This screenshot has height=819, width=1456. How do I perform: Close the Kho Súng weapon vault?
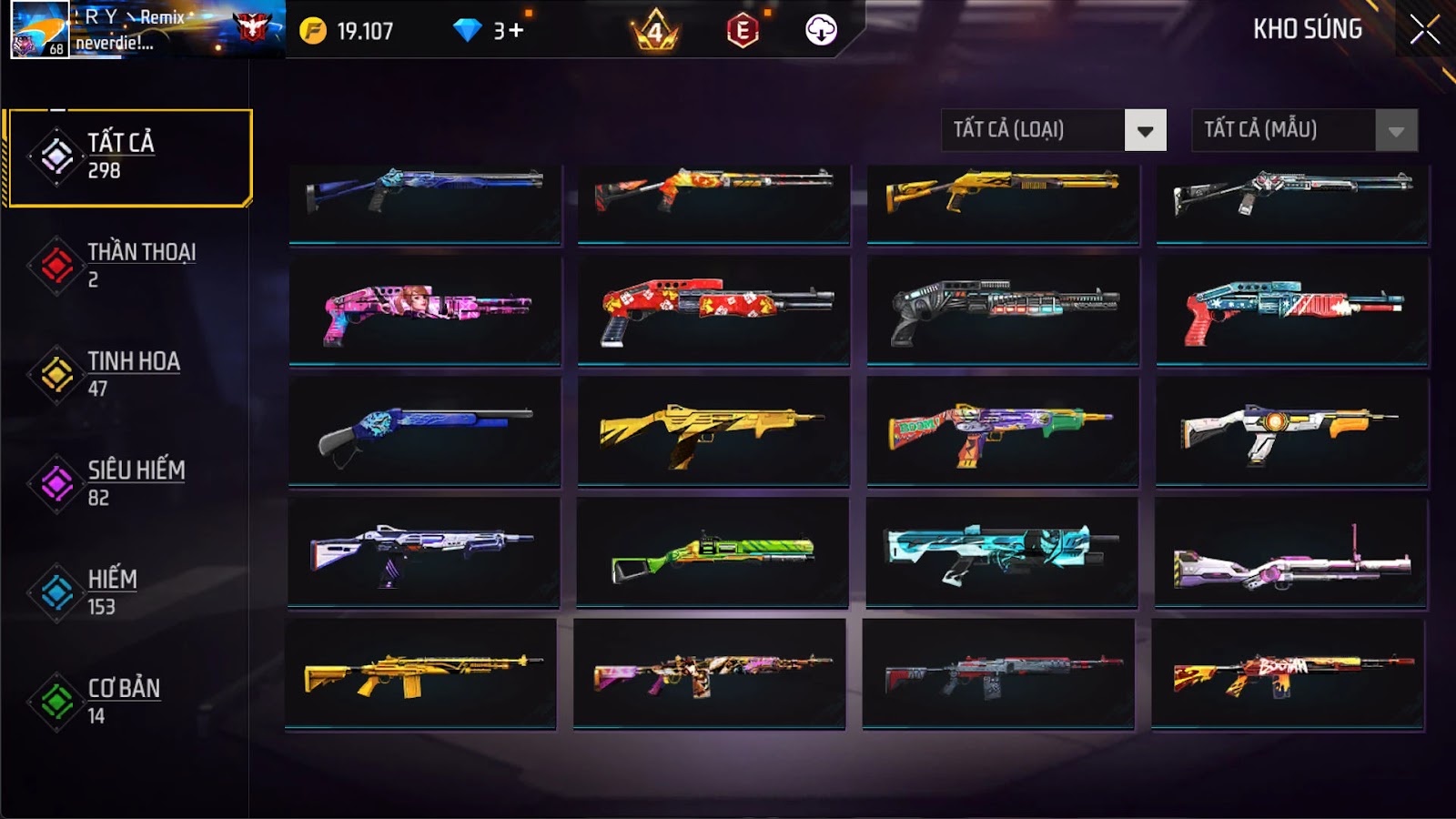tap(1424, 30)
